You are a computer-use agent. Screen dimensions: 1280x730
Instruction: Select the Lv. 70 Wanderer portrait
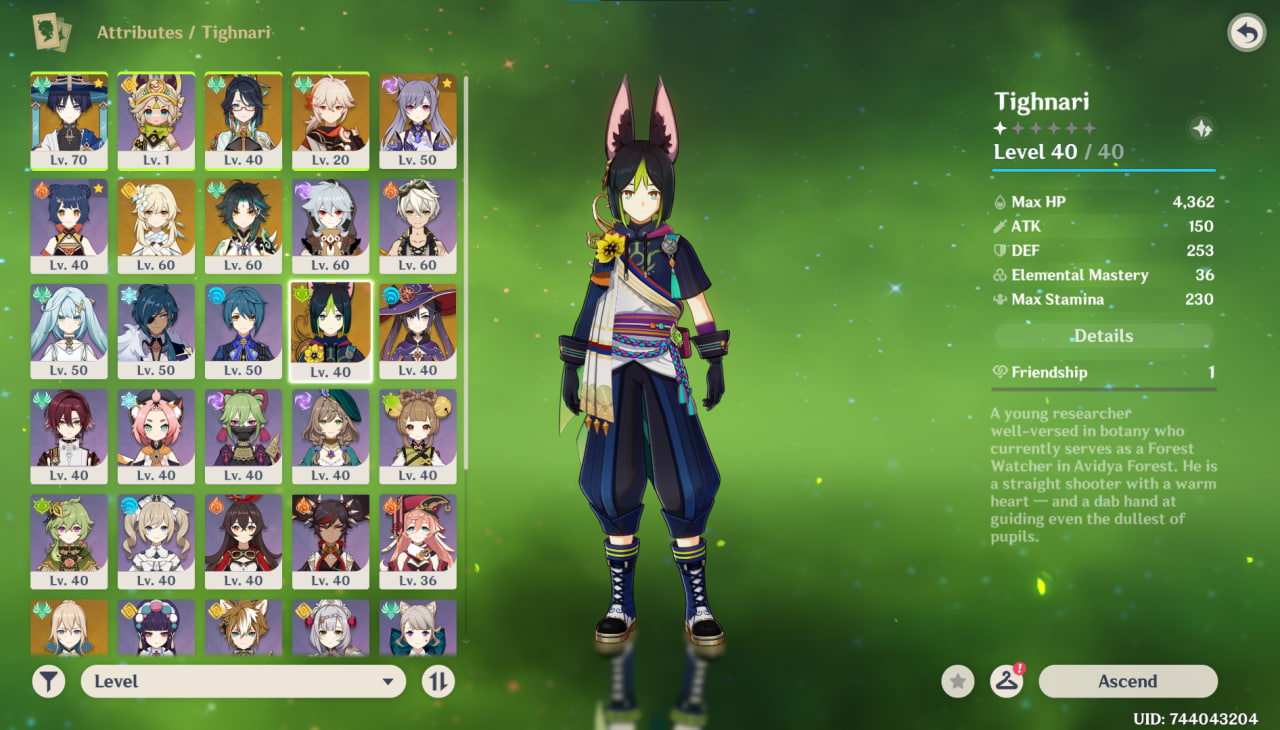coord(69,120)
